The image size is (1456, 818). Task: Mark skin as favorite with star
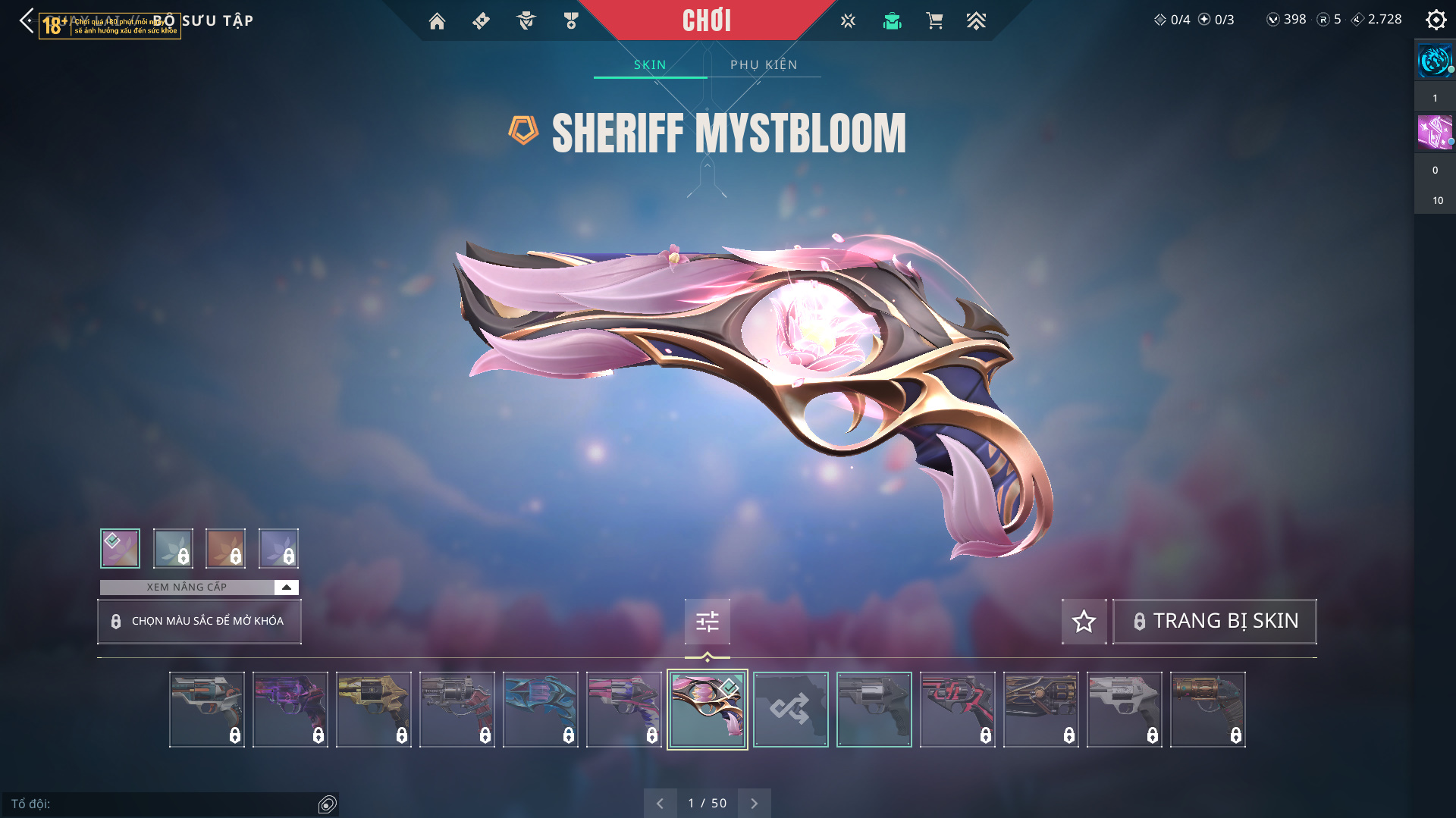coord(1084,622)
